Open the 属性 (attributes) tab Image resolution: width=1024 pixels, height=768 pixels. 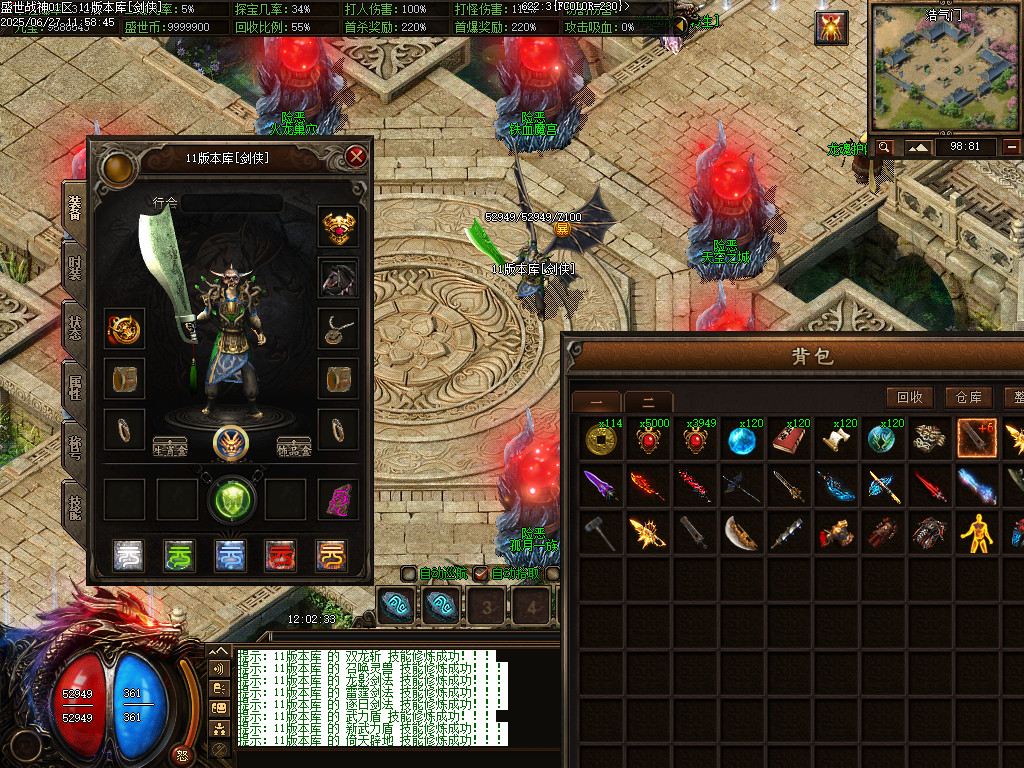(75, 384)
